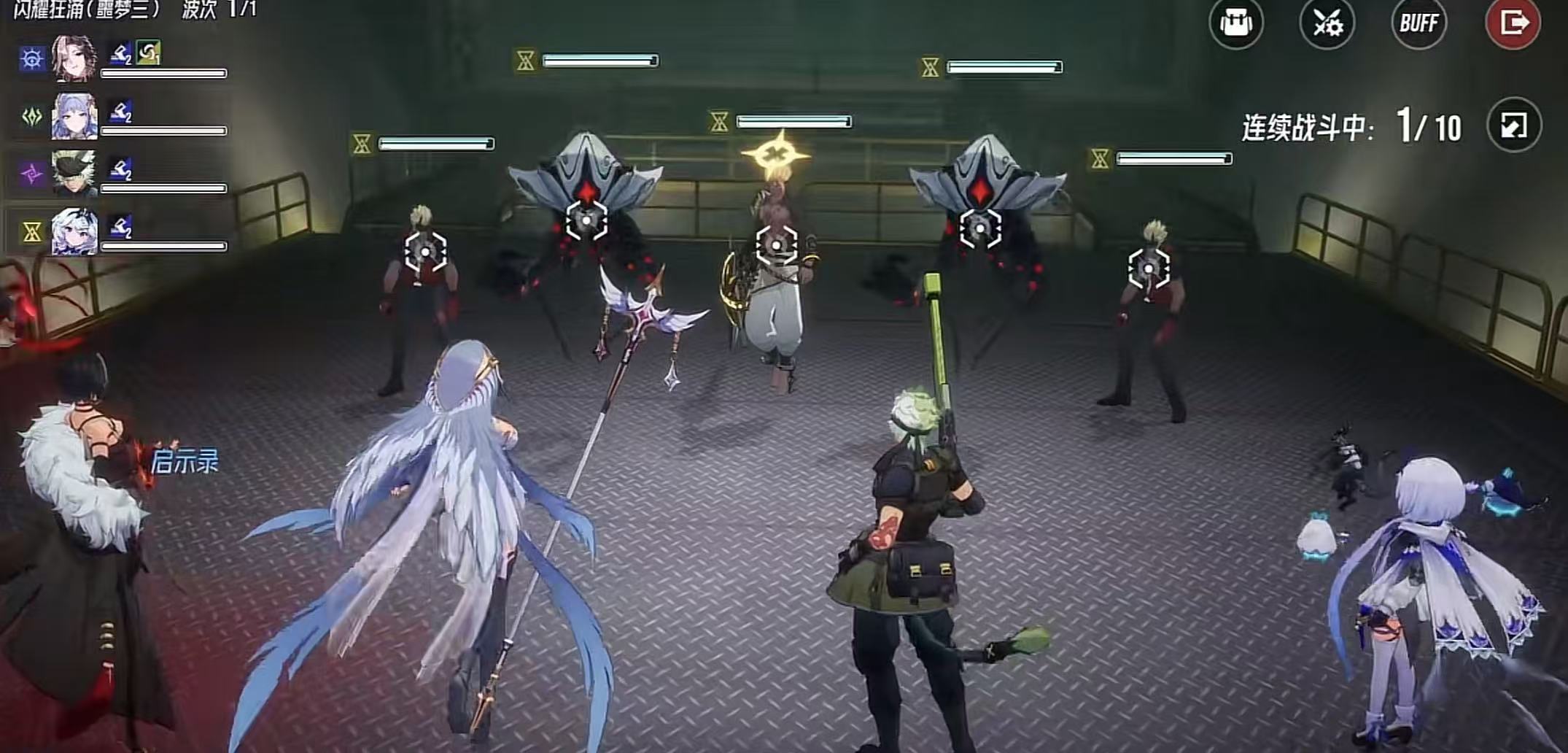
Task: Choose the green-haired man portrait with hat
Action: click(x=74, y=174)
